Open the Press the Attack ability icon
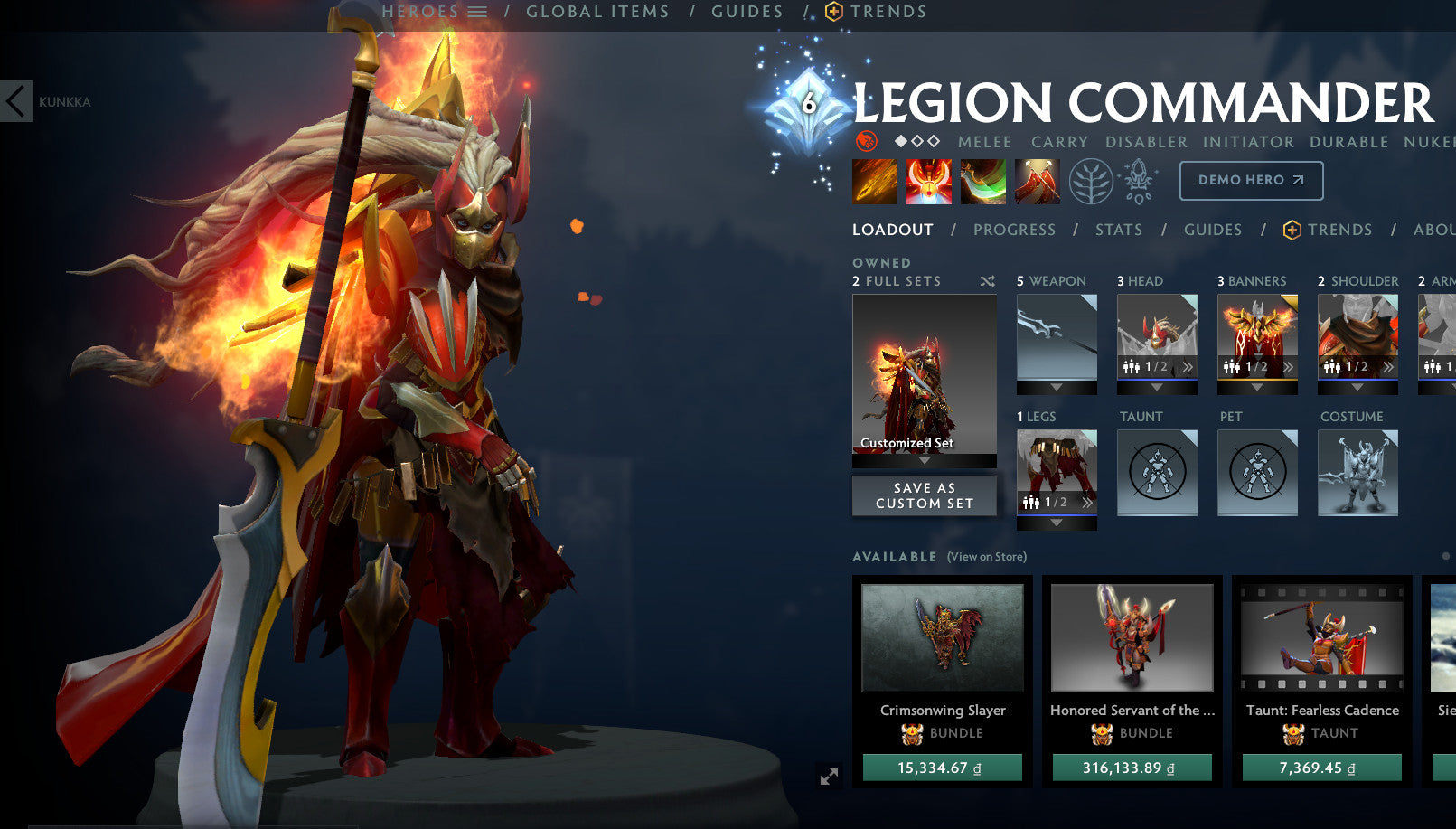The width and height of the screenshot is (1456, 829). (929, 181)
